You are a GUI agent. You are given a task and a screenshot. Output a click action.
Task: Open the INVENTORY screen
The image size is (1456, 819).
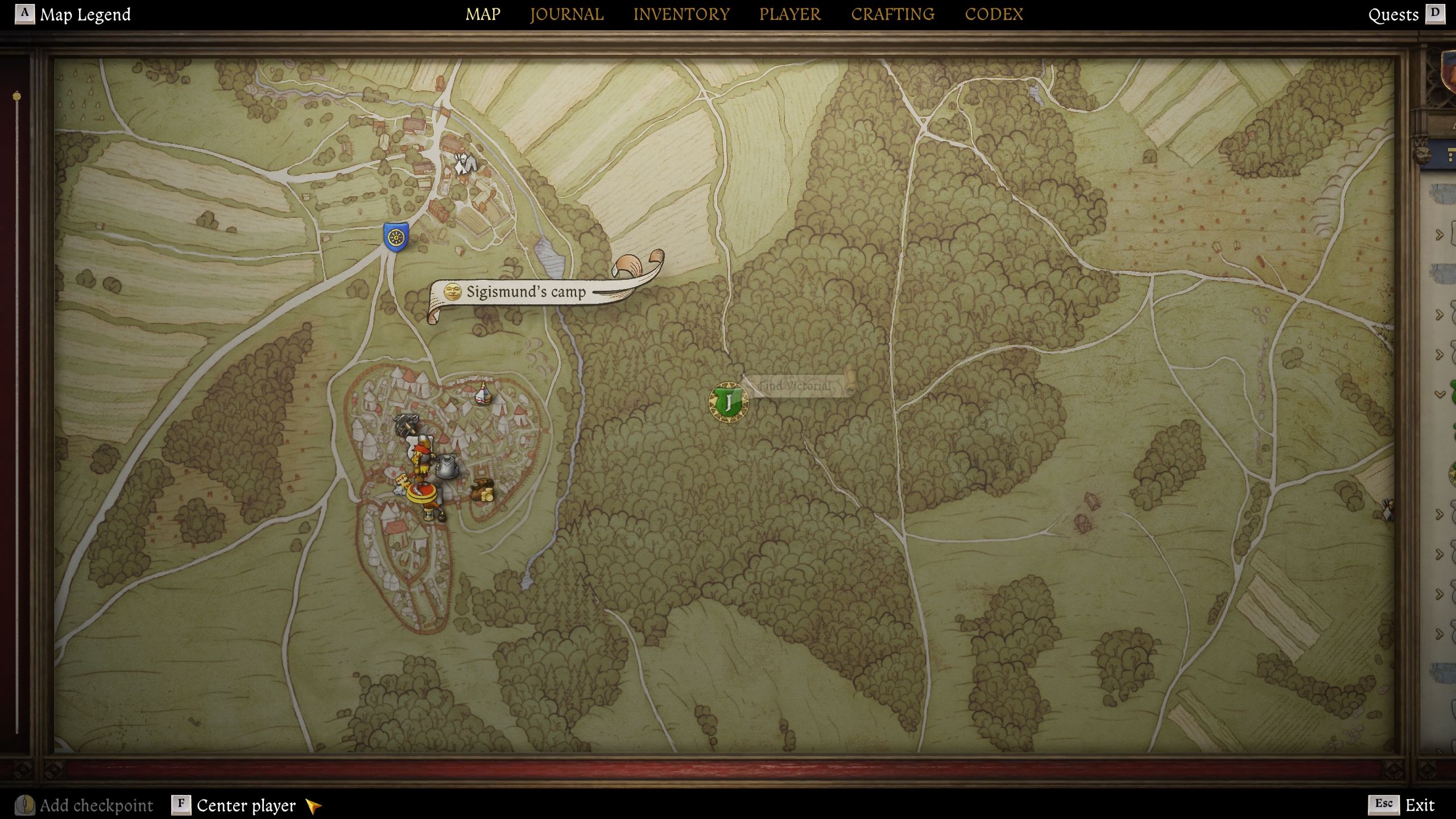682,14
